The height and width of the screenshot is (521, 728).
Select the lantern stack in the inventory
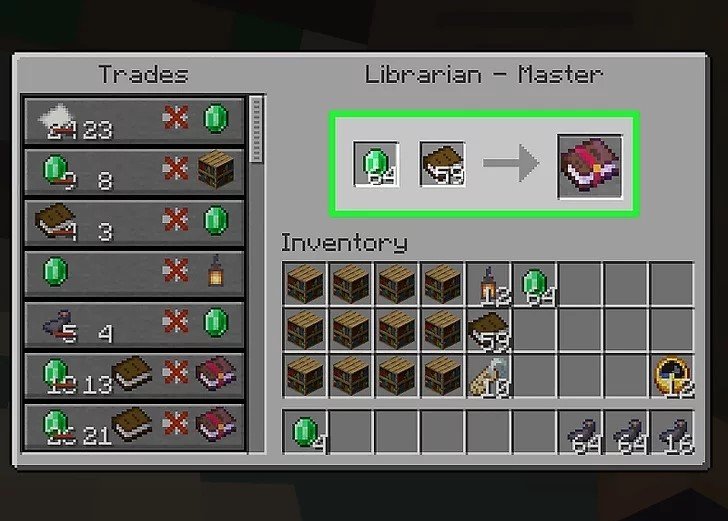pyautogui.click(x=489, y=283)
